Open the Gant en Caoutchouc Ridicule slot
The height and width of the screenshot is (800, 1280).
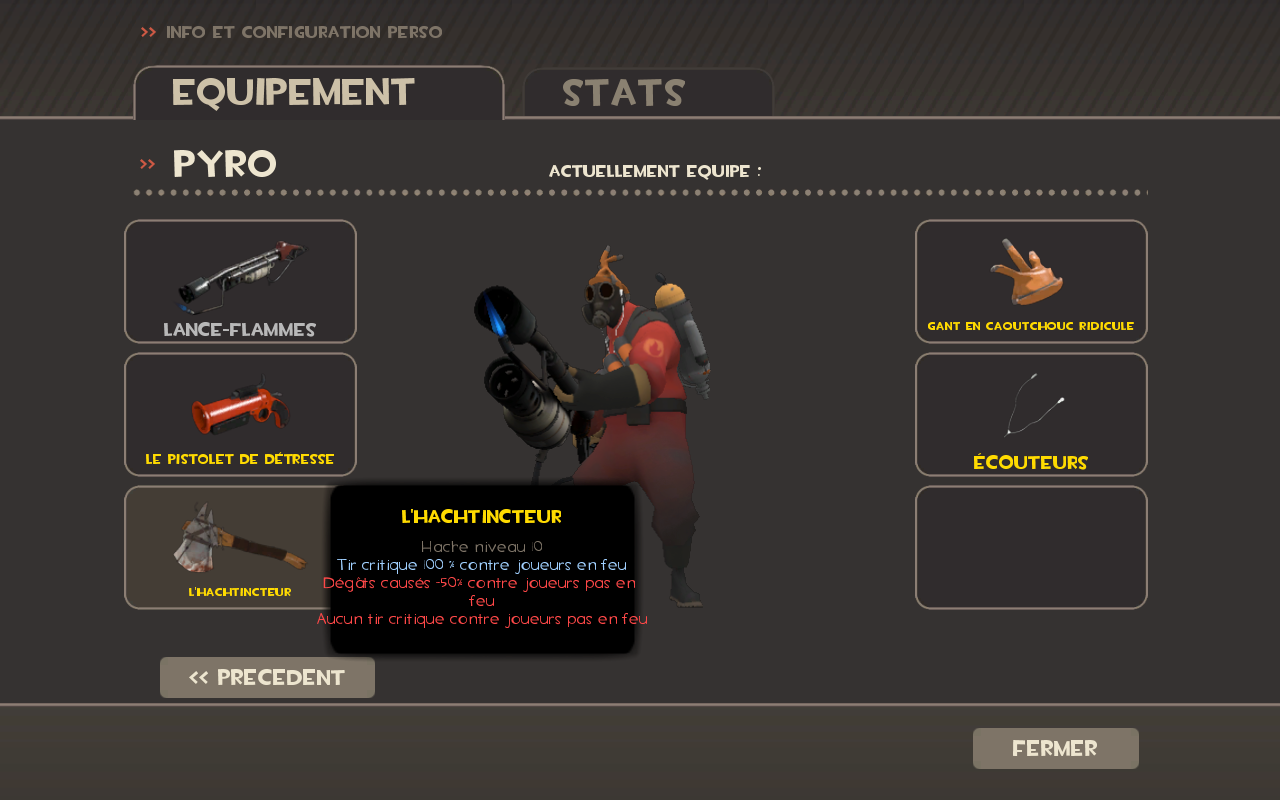1031,281
